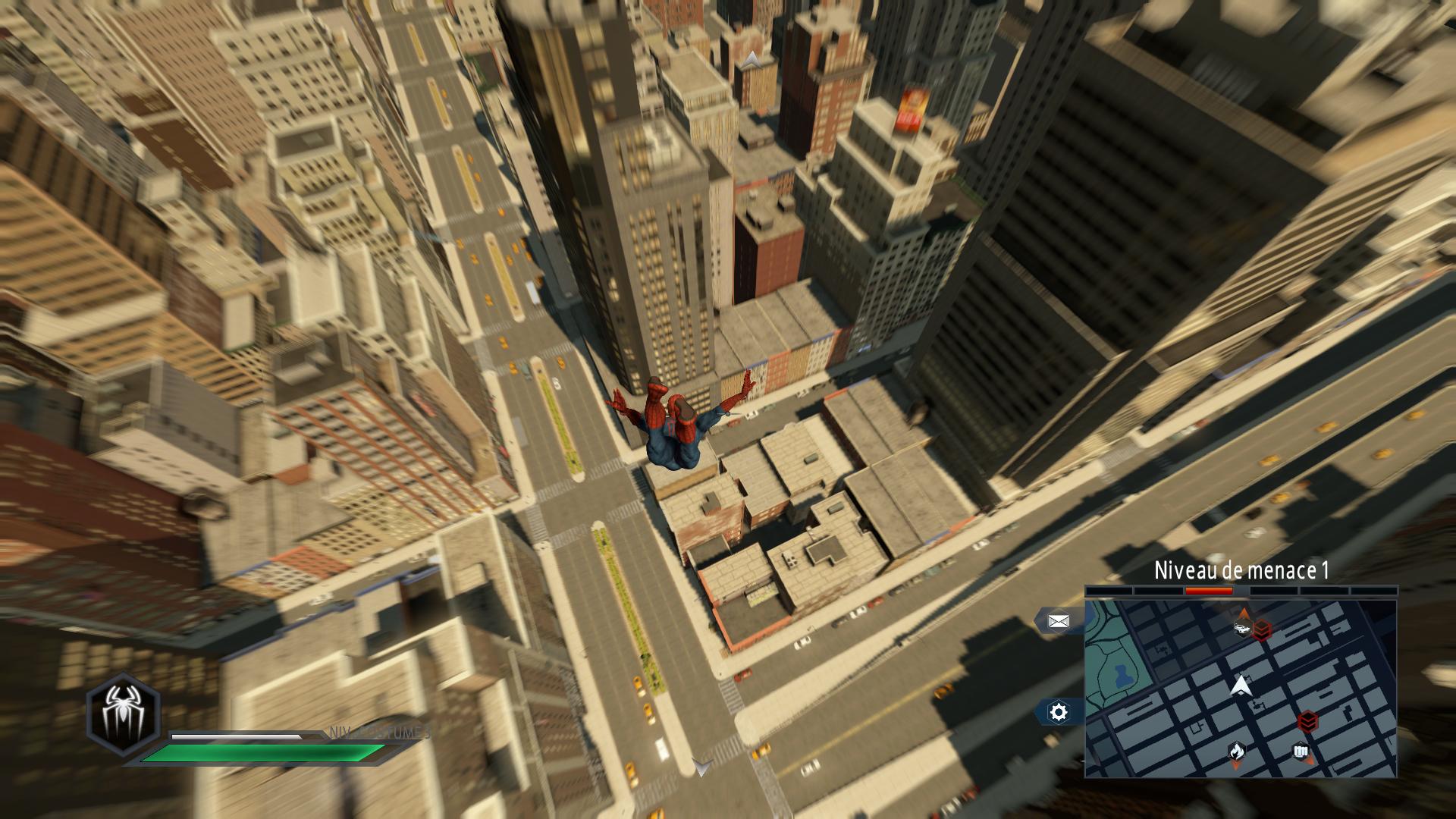Select the fire emergency marker on minimap

coord(1236,752)
